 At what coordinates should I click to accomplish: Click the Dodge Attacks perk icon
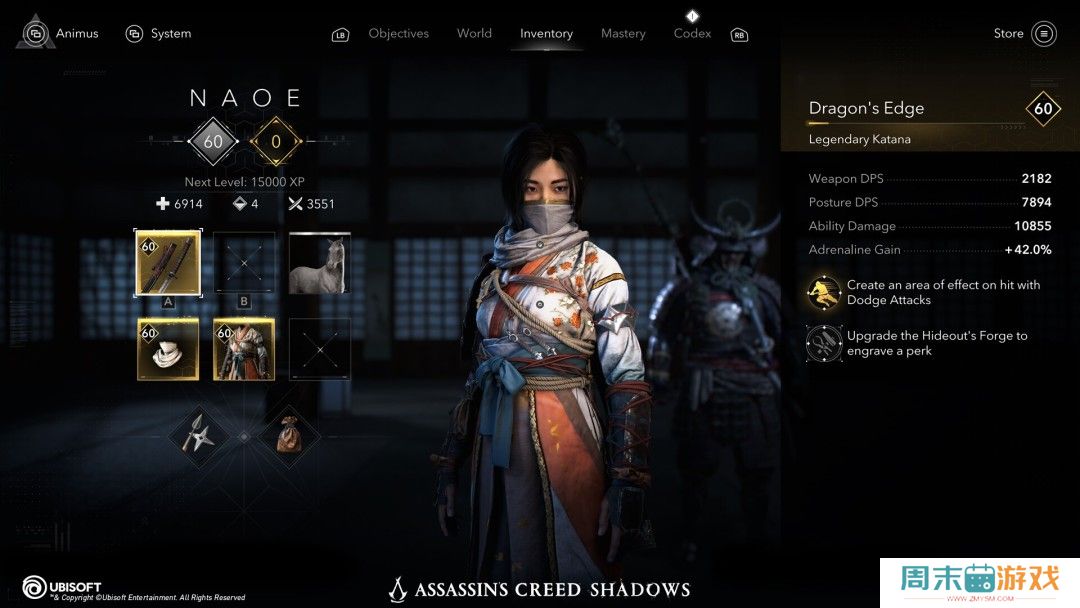point(825,292)
